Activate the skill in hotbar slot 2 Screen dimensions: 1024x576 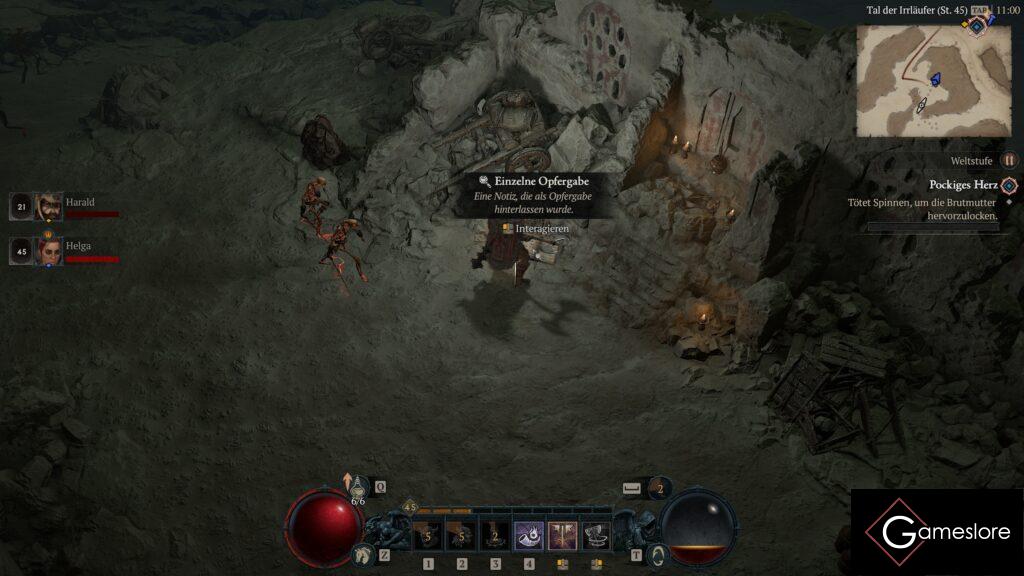coord(462,537)
